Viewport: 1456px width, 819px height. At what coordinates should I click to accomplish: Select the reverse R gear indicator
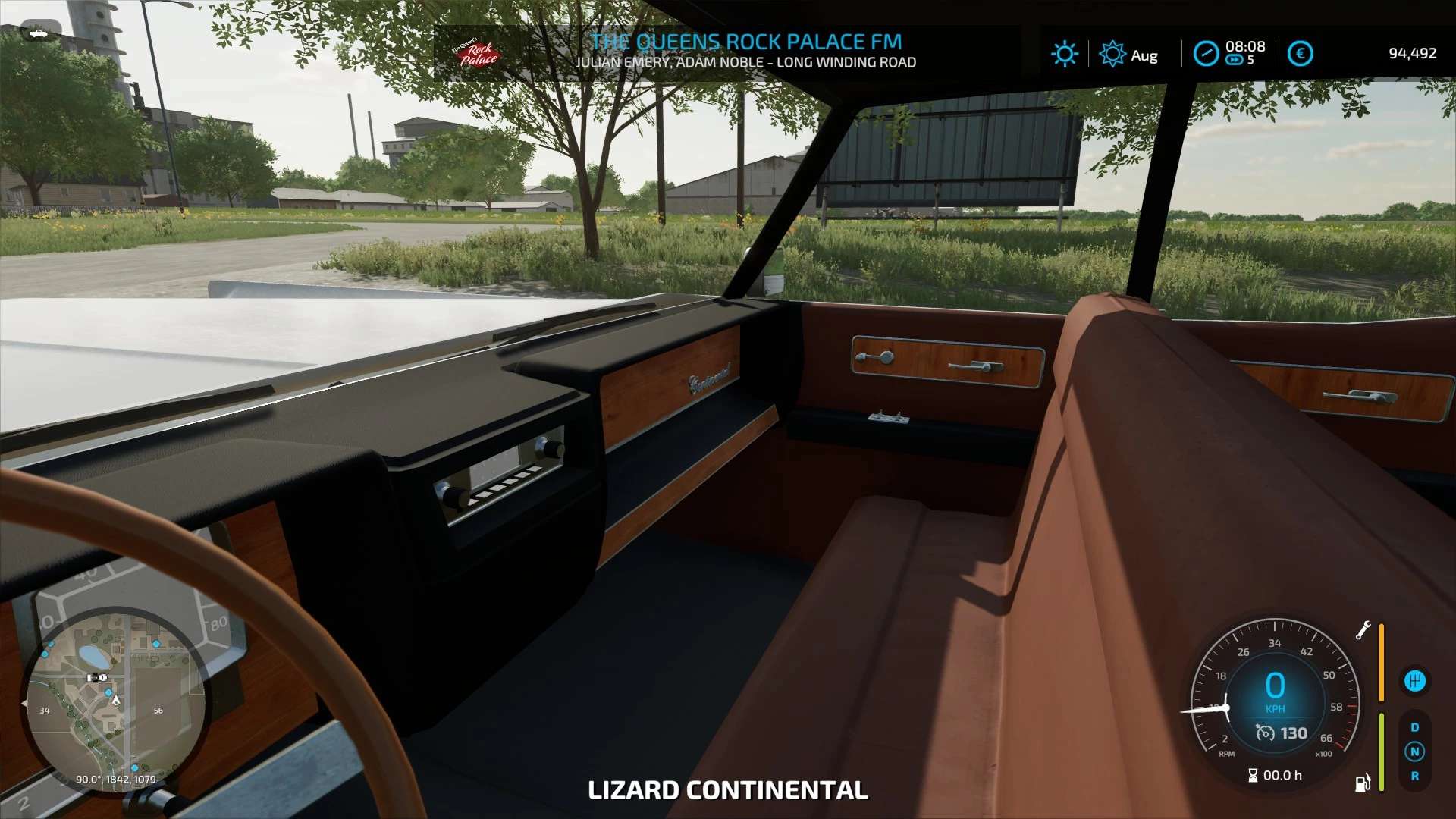1414,776
